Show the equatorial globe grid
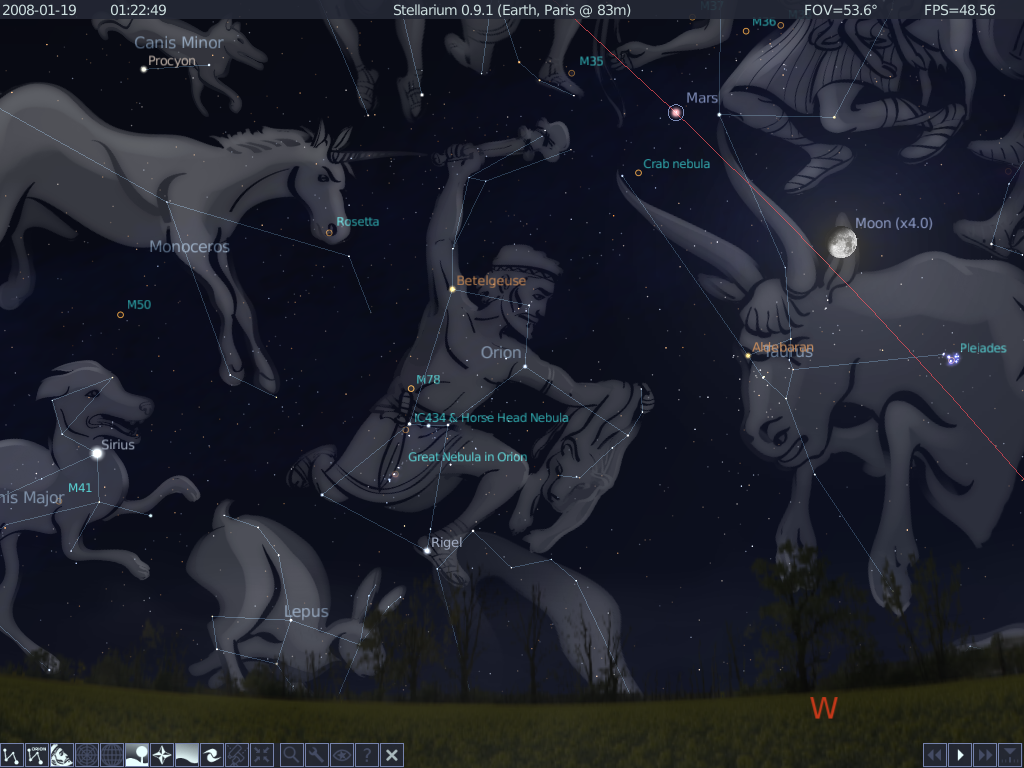The image size is (1024, 768). [x=112, y=755]
